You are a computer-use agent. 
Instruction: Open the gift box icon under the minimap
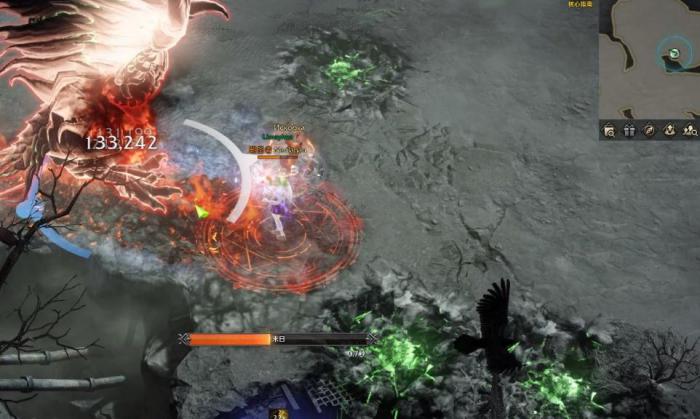pyautogui.click(x=628, y=130)
